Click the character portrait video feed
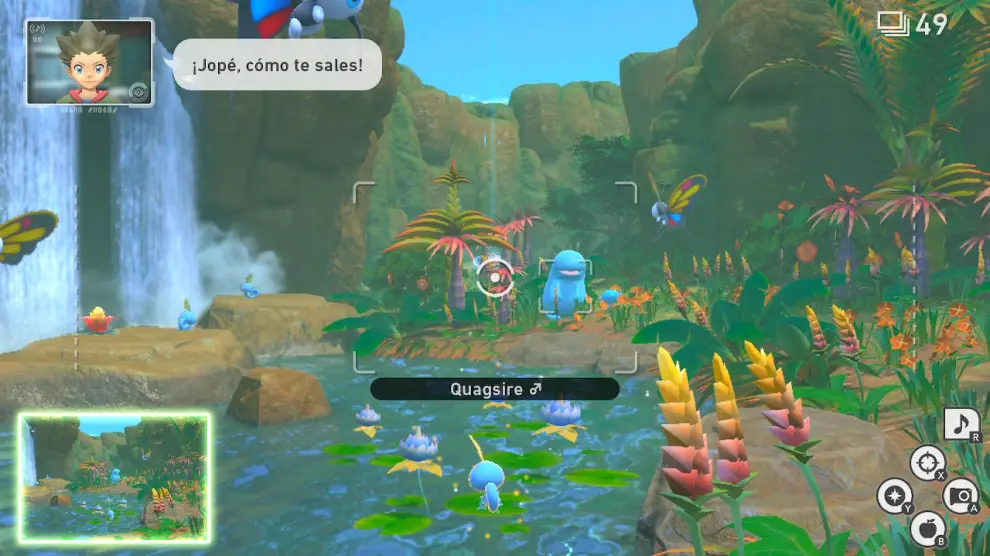Screen dimensions: 990x556 click(90, 62)
